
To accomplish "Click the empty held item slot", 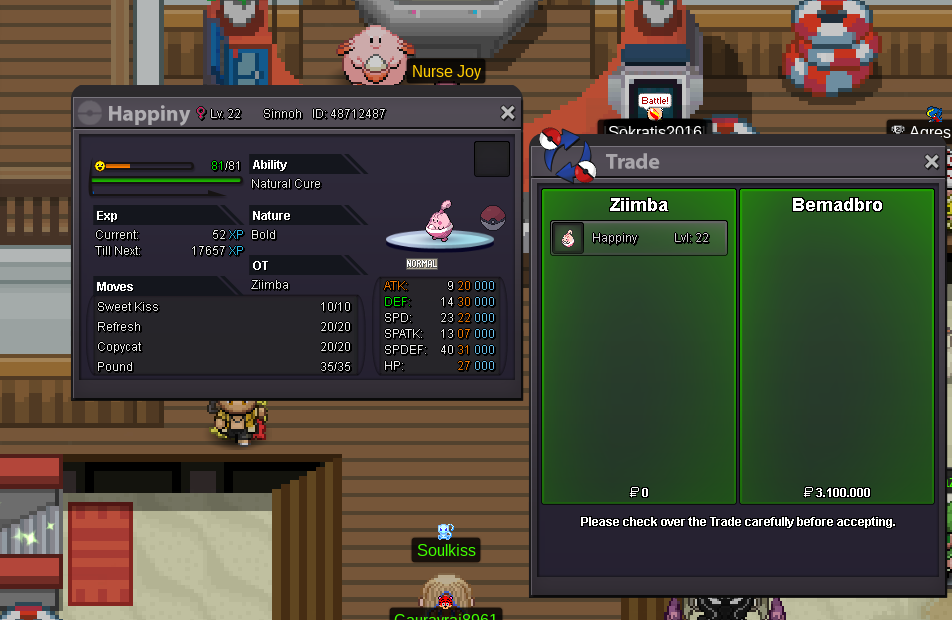I will pyautogui.click(x=491, y=159).
